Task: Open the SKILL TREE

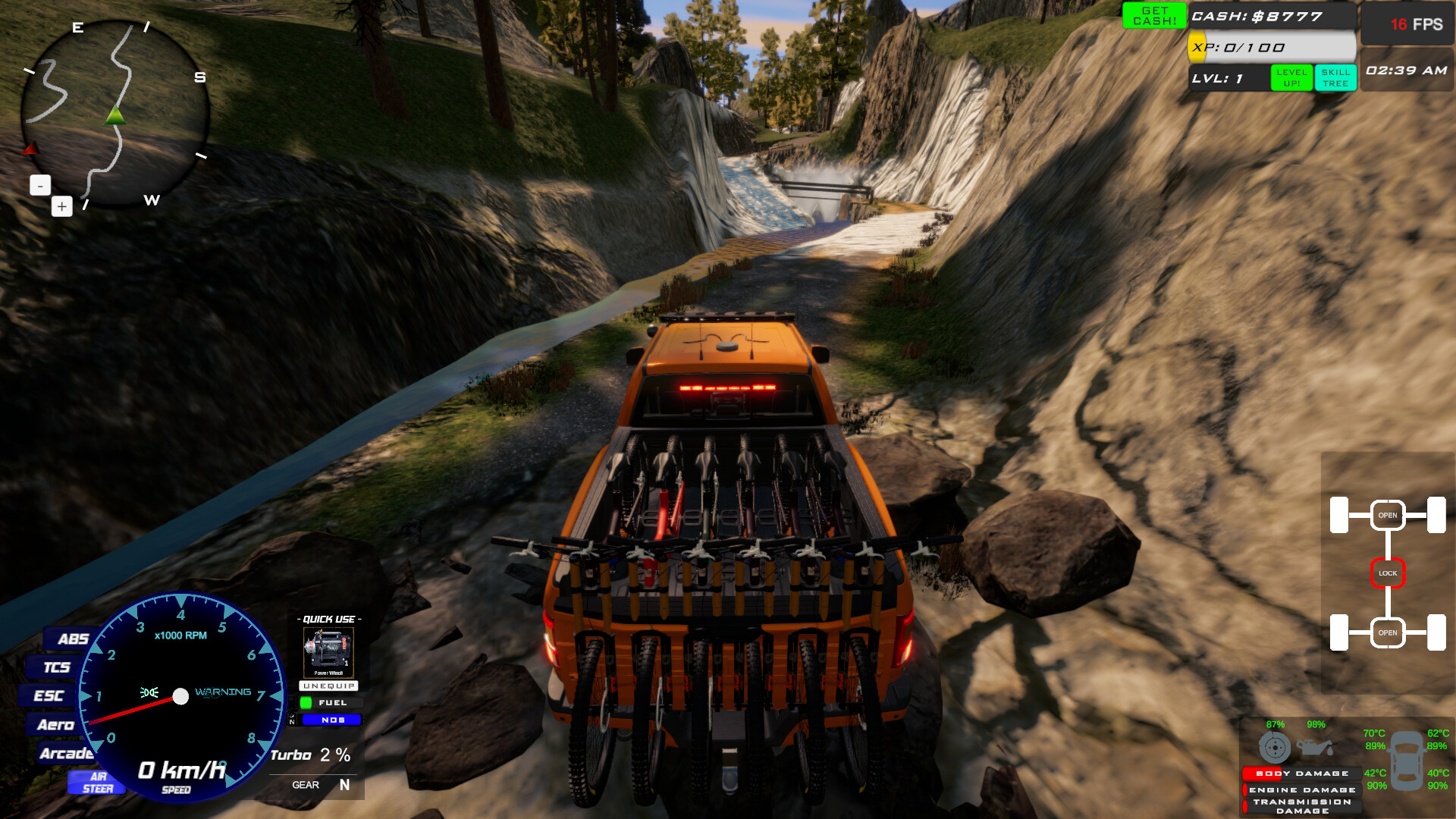Action: (x=1335, y=77)
